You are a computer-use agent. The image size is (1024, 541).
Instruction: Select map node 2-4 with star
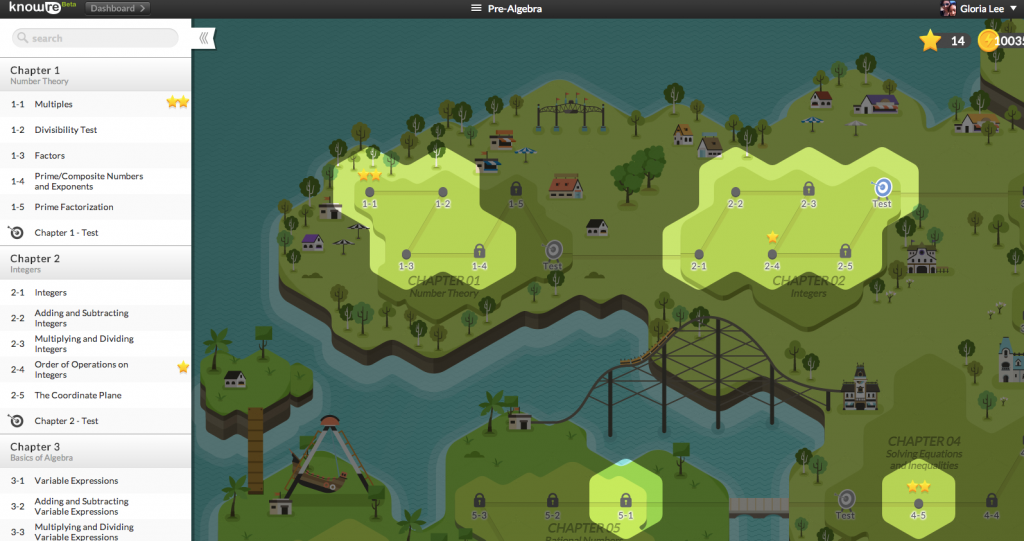pyautogui.click(x=772, y=254)
